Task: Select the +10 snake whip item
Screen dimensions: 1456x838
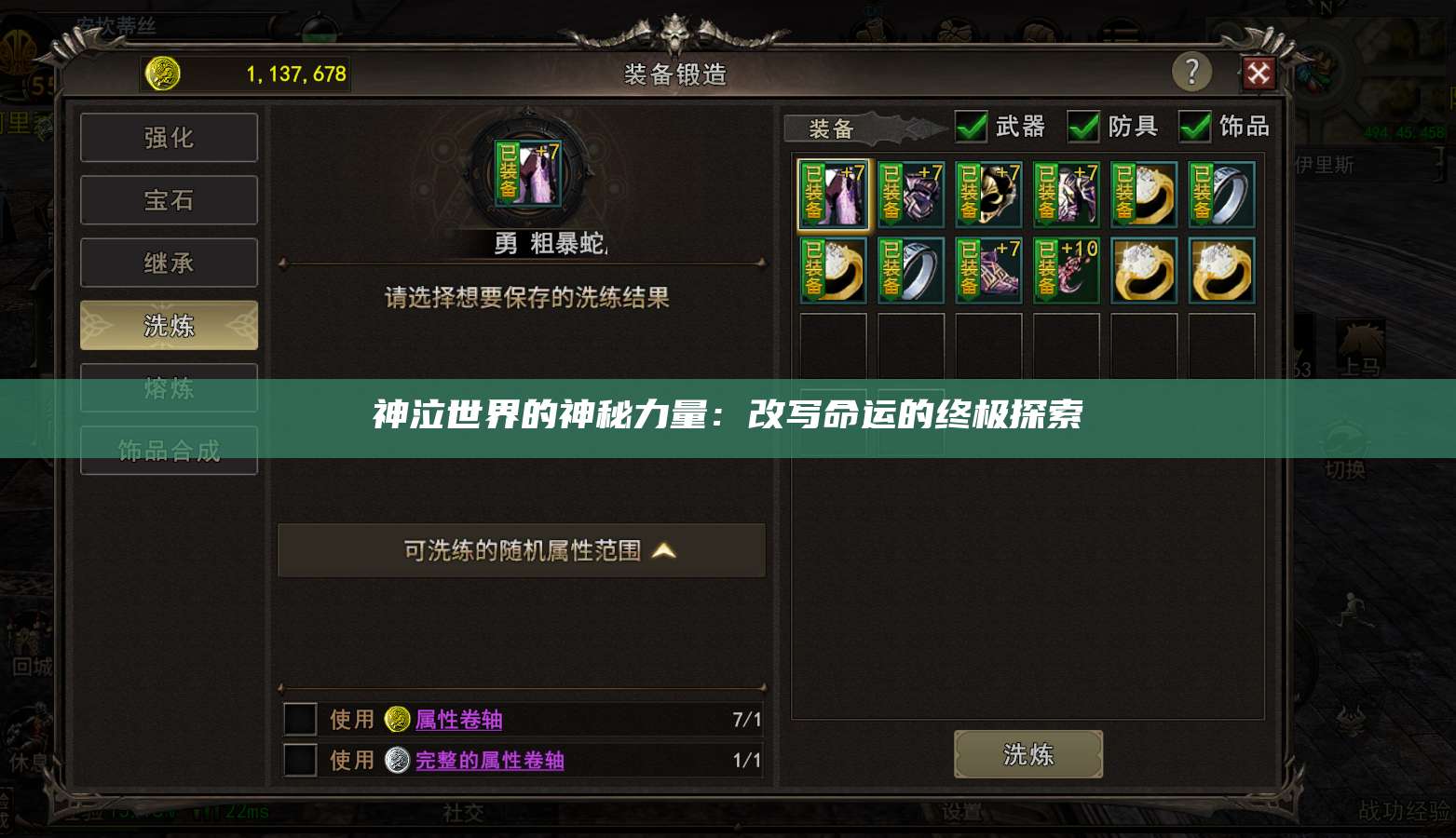Action: coord(1066,270)
